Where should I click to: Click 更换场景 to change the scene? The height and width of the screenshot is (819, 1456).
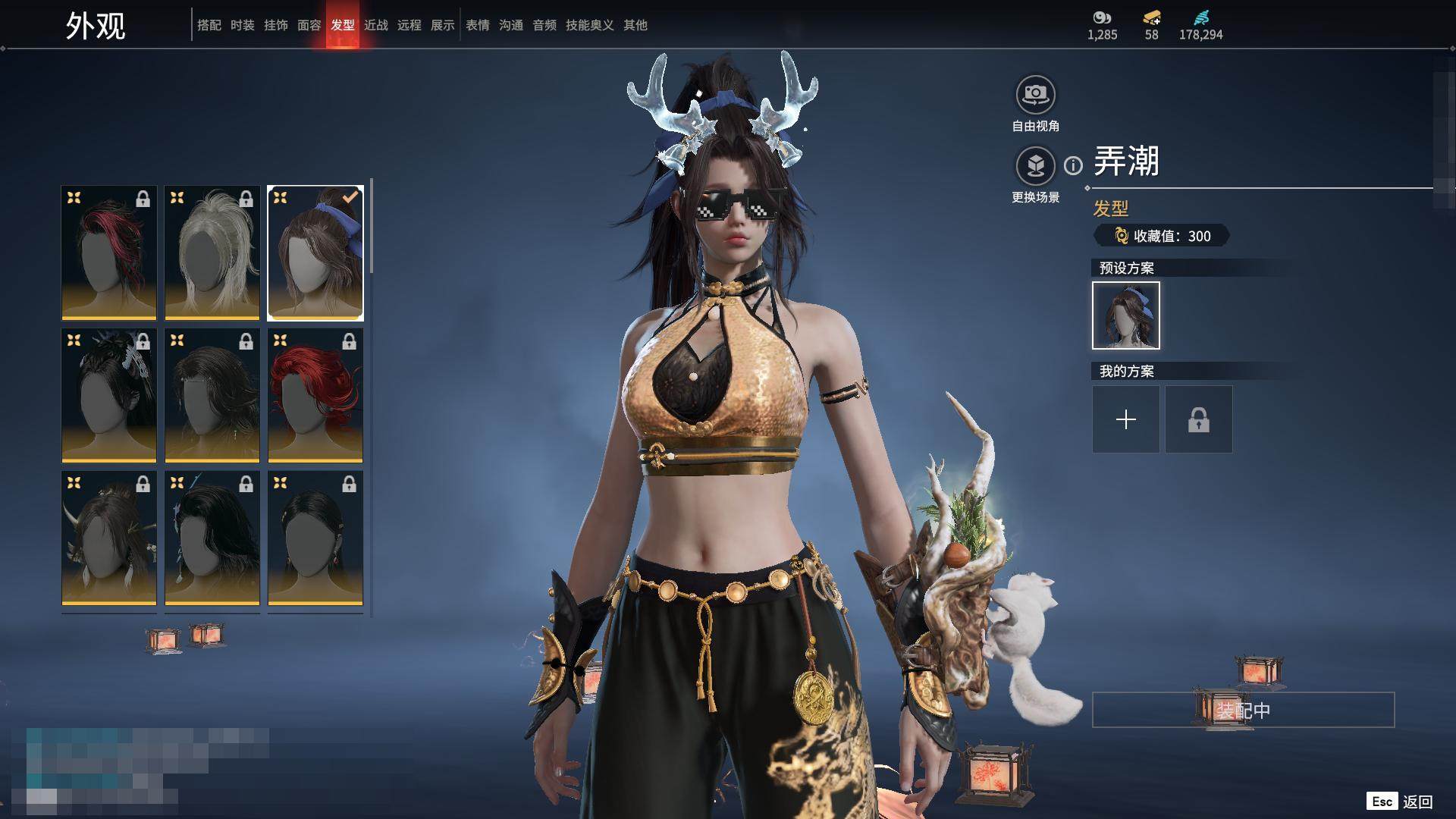click(1035, 167)
